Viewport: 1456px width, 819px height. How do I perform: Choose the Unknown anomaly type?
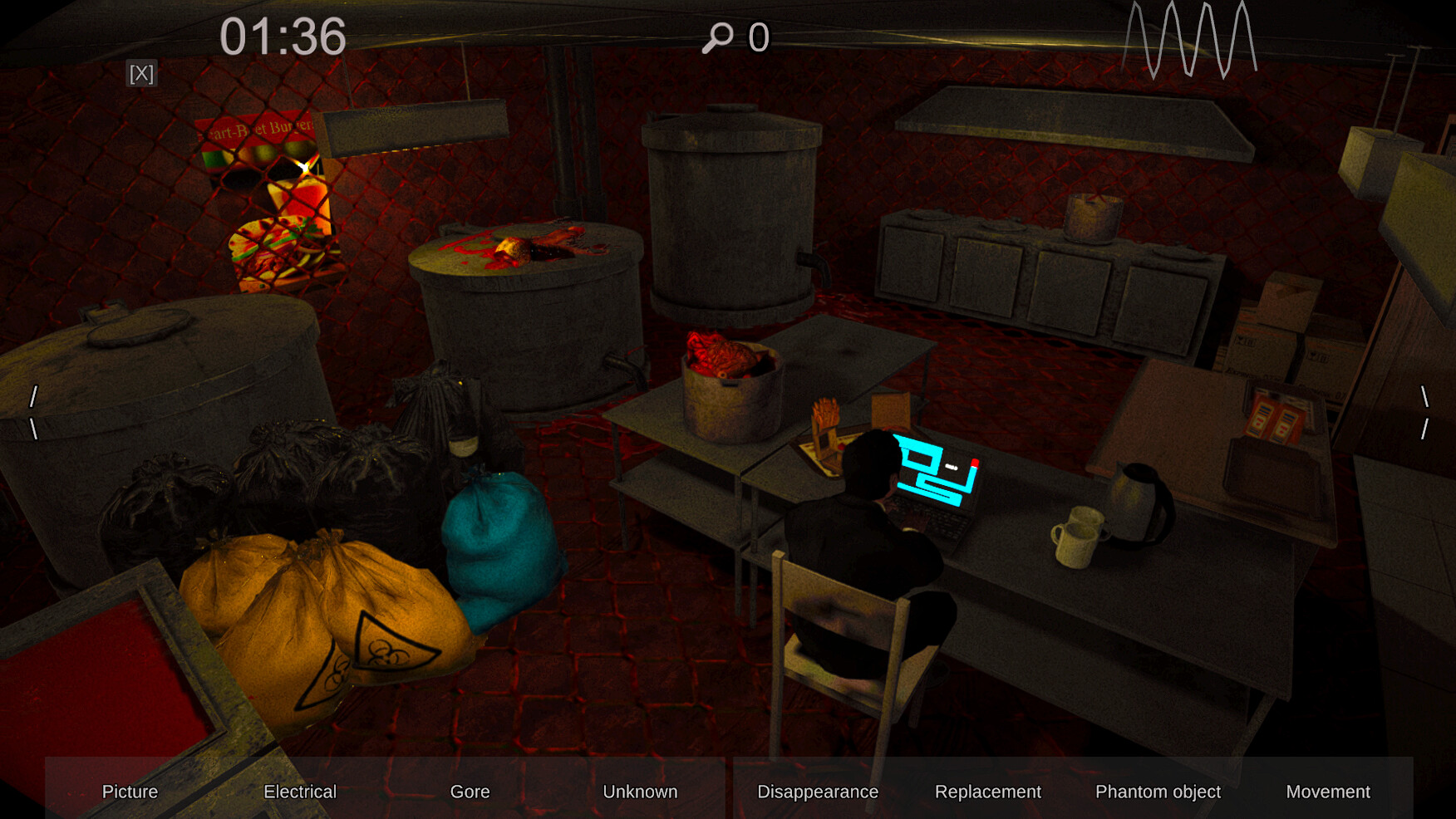point(640,792)
